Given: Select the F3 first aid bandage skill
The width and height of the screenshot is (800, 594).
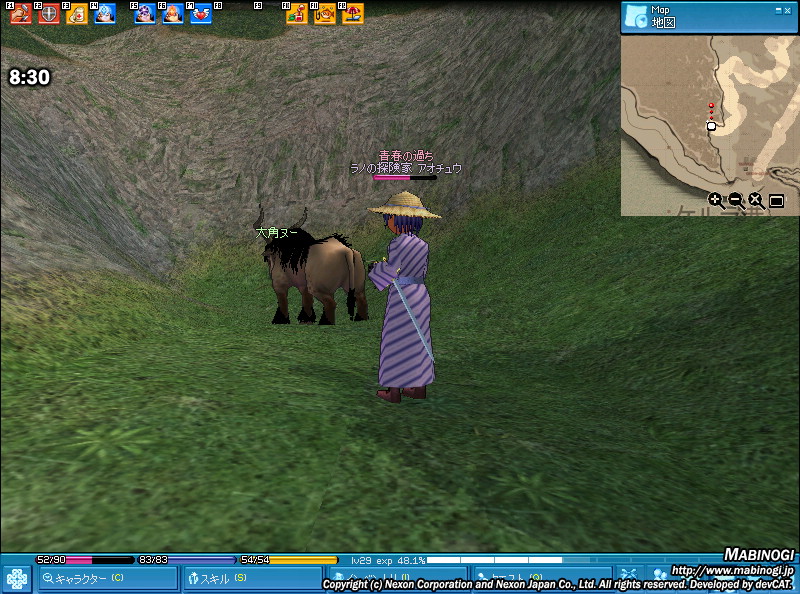Looking at the screenshot, I should pos(77,14).
